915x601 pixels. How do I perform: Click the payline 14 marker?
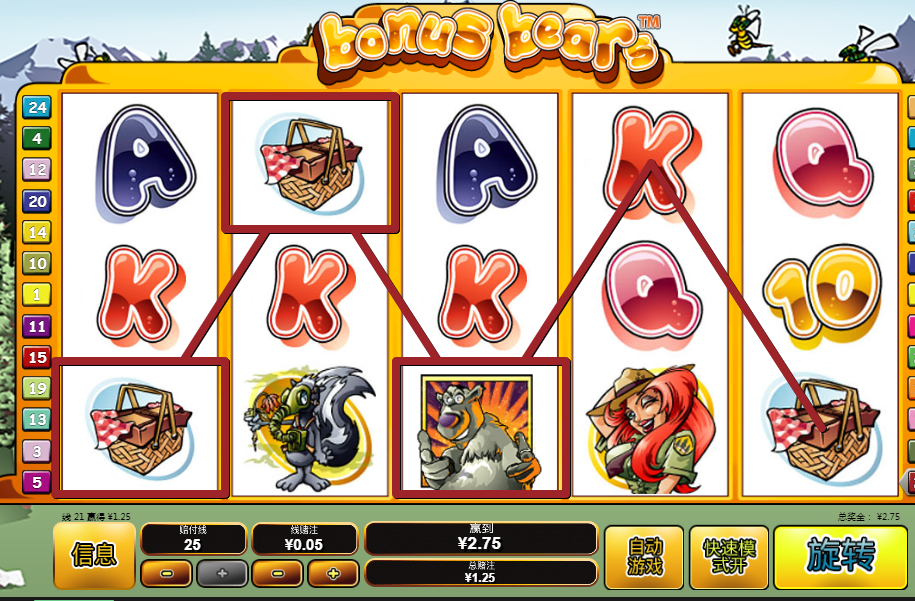click(x=37, y=233)
